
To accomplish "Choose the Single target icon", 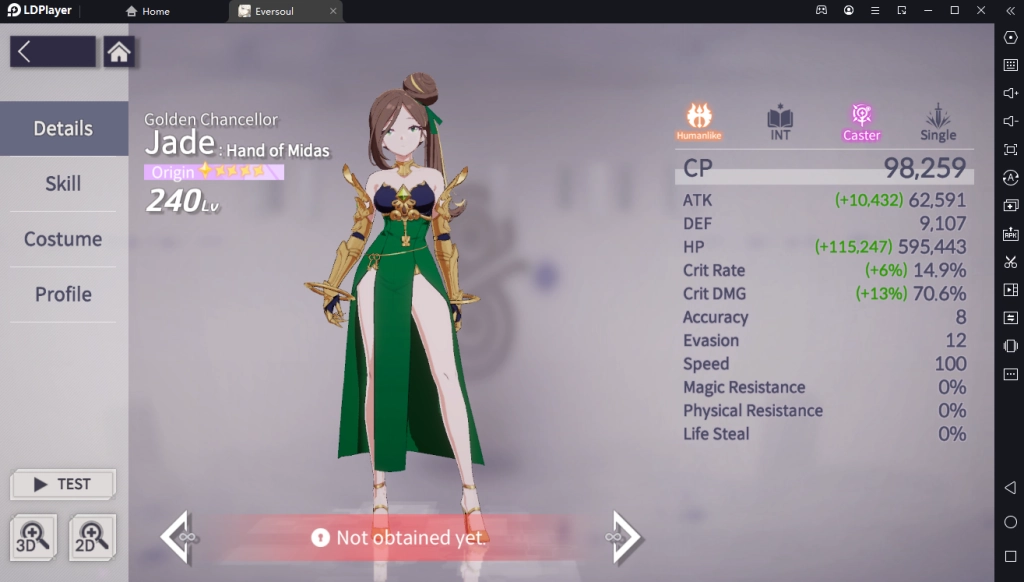I will tap(938, 121).
